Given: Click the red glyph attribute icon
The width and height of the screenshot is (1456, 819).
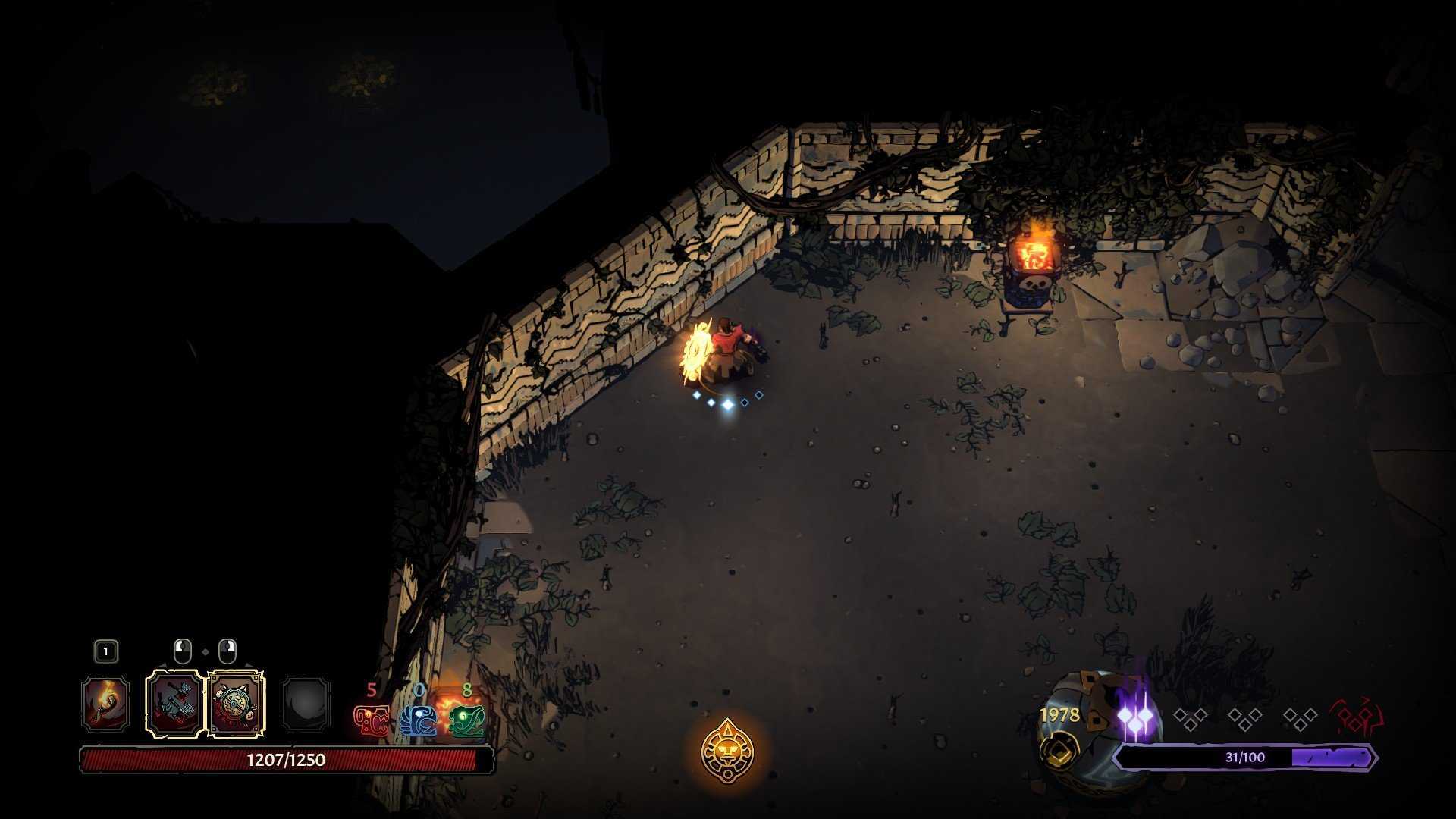Looking at the screenshot, I should (x=372, y=720).
